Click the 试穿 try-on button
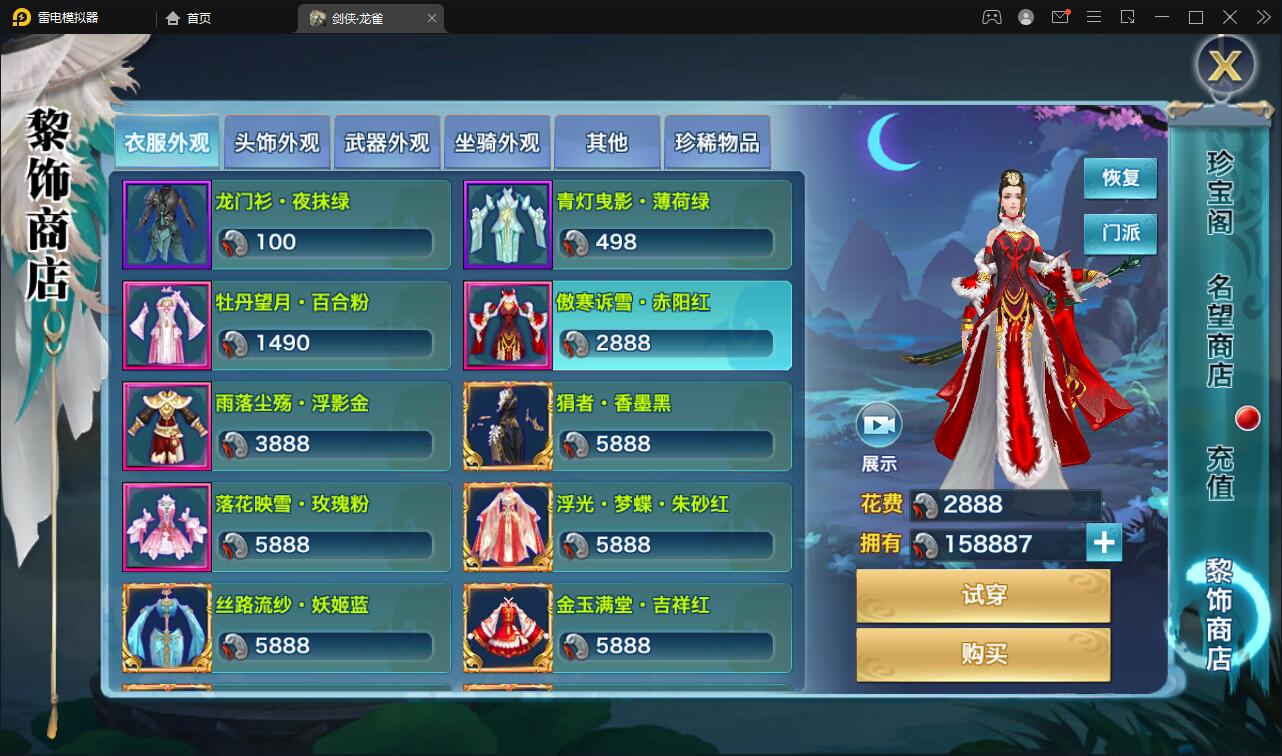Image resolution: width=1282 pixels, height=756 pixels. click(982, 594)
